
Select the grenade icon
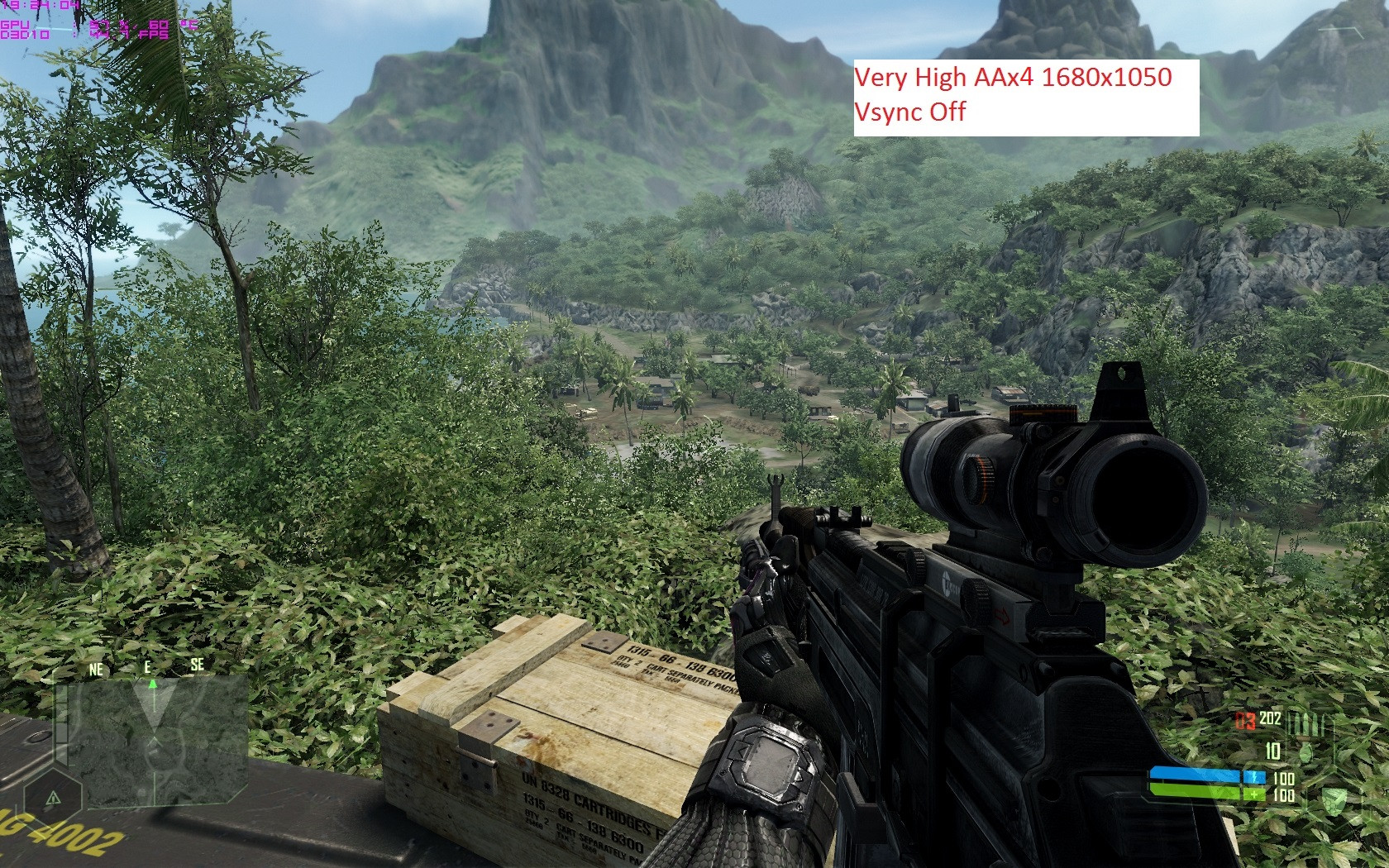coord(1306,752)
